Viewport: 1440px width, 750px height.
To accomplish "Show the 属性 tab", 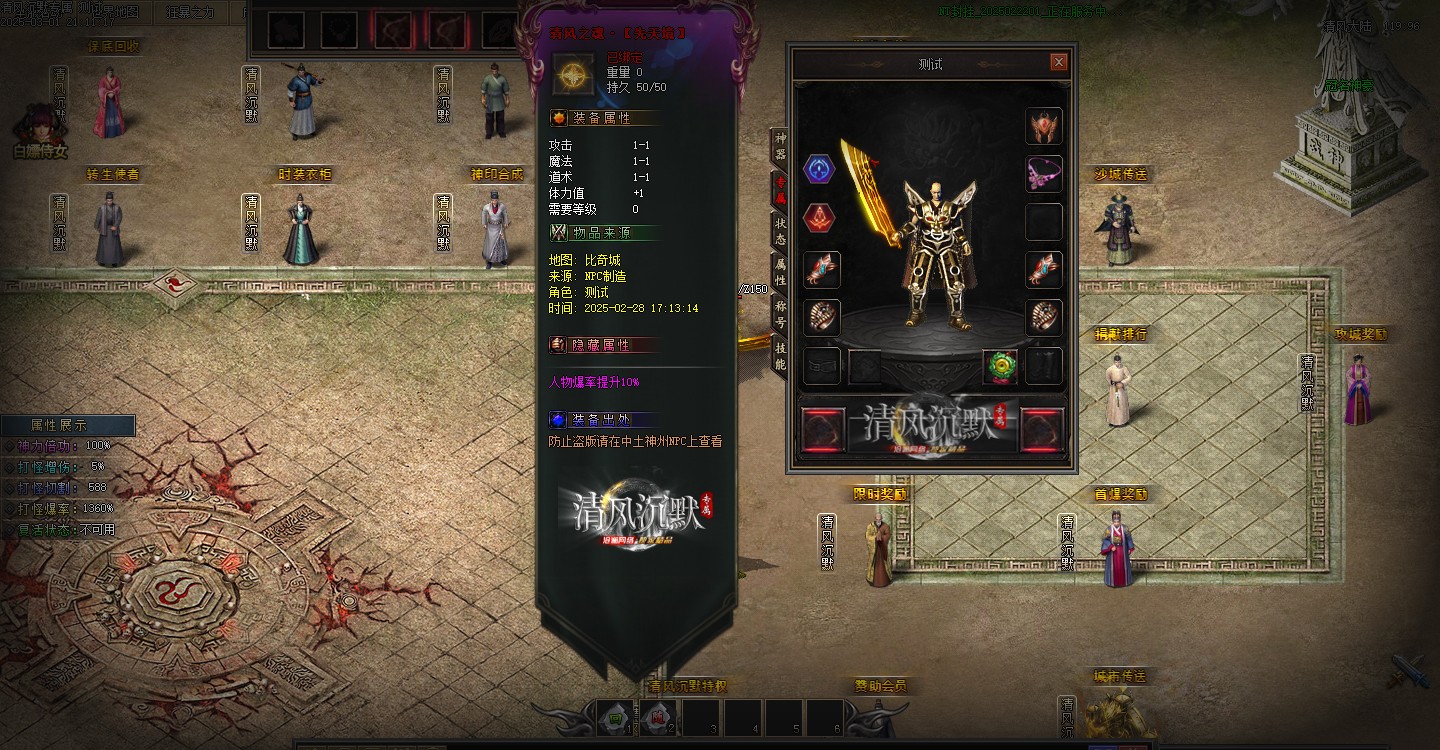I will pyautogui.click(x=780, y=272).
